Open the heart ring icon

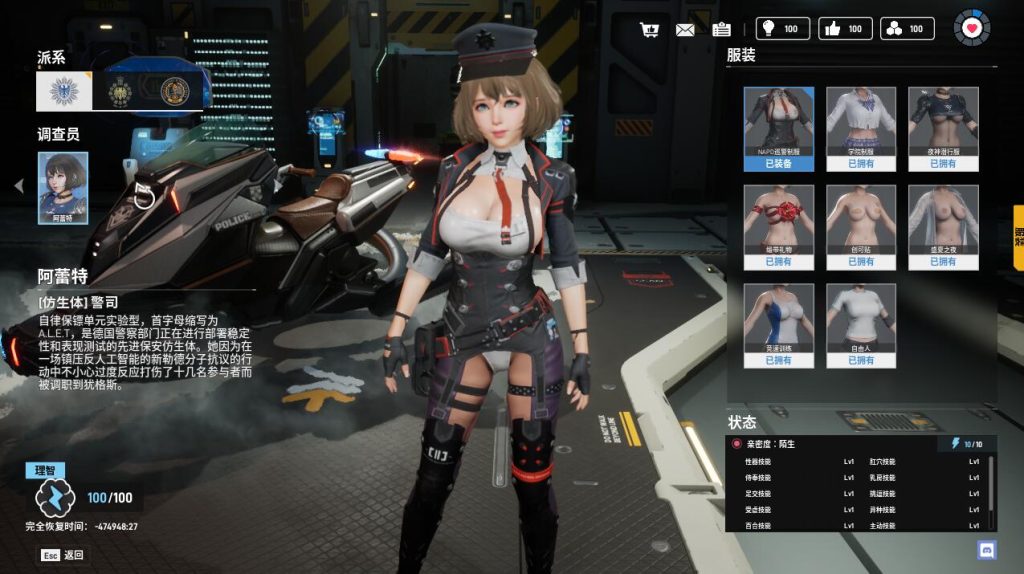pyautogui.click(x=971, y=28)
